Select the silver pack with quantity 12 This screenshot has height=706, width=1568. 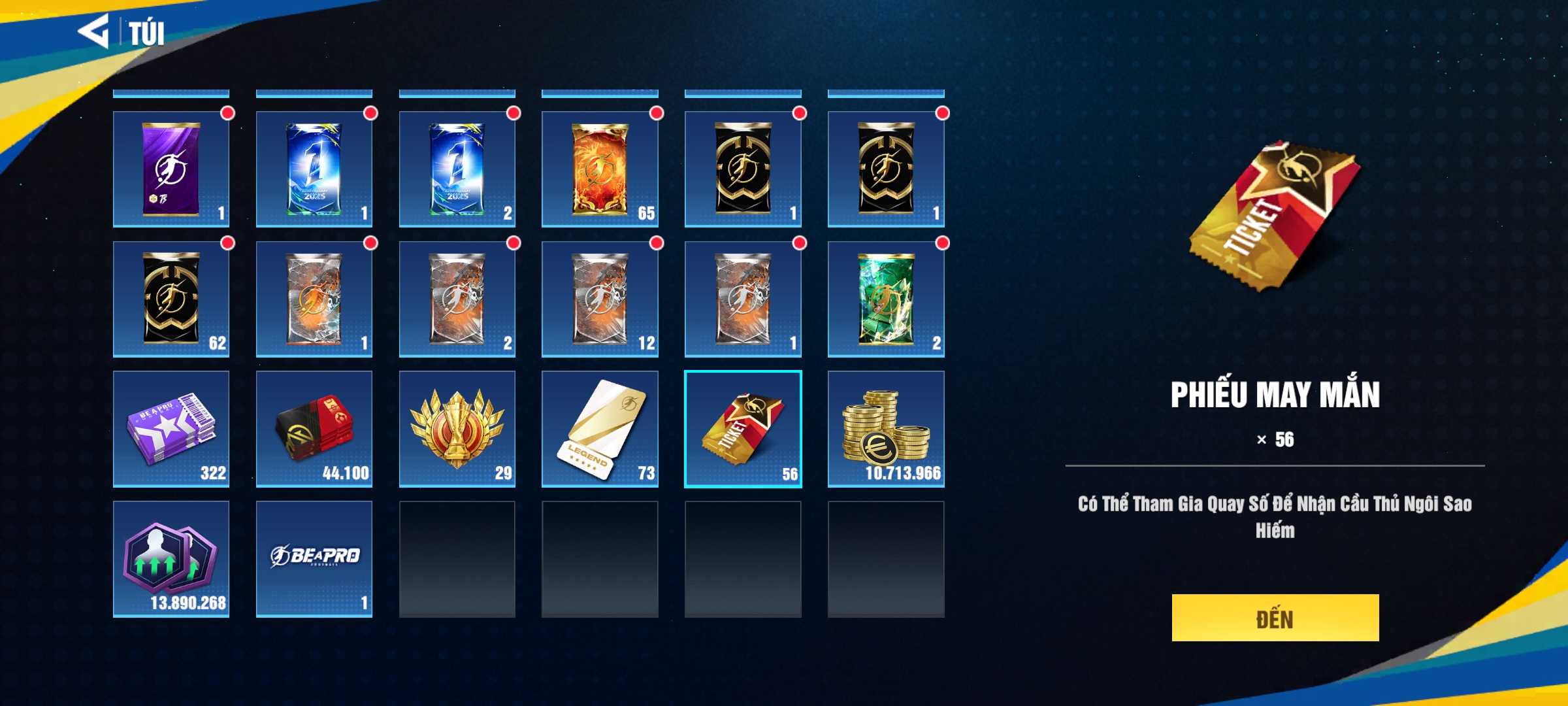tap(600, 299)
